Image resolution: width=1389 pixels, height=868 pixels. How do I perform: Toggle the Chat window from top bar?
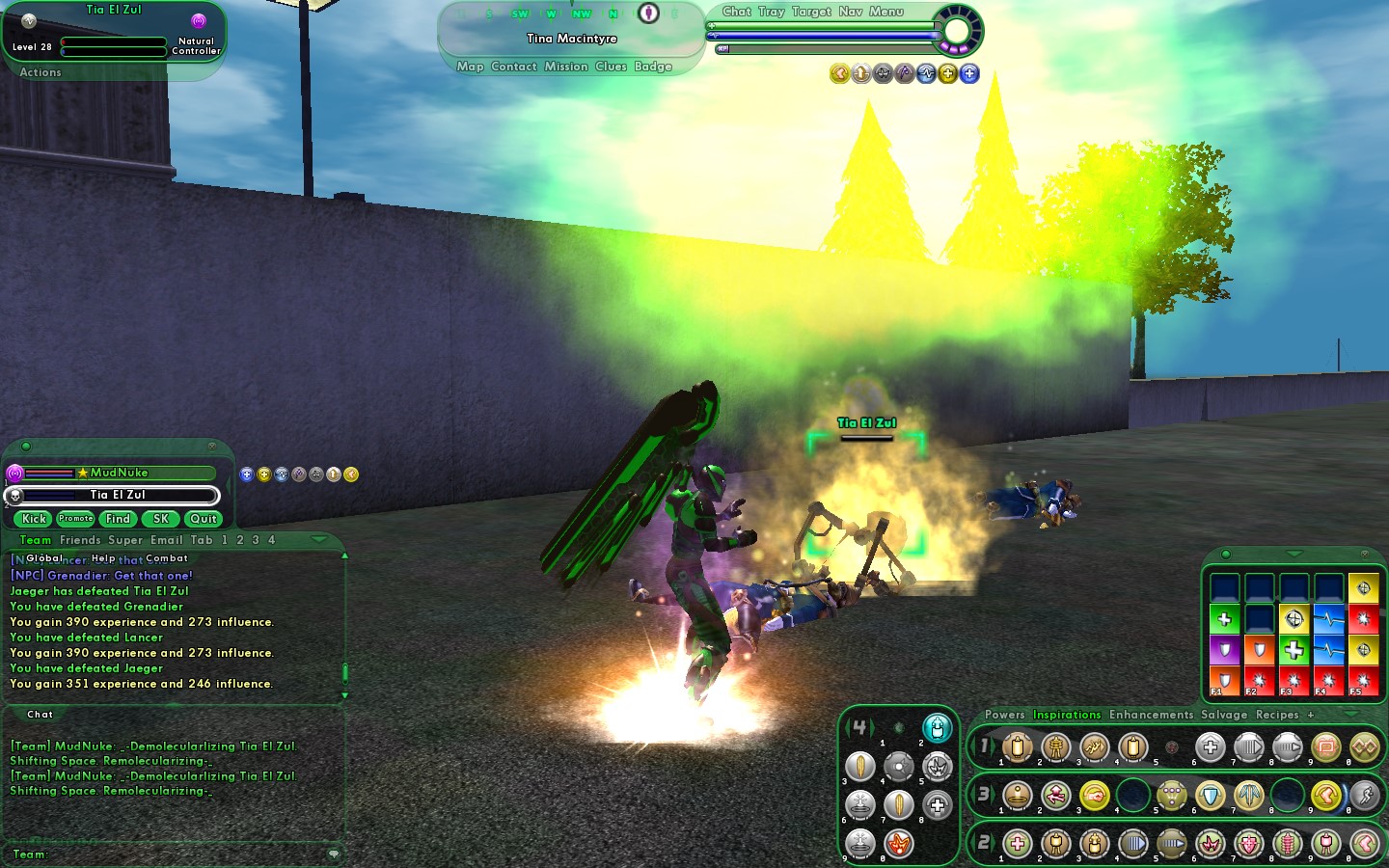pos(736,12)
